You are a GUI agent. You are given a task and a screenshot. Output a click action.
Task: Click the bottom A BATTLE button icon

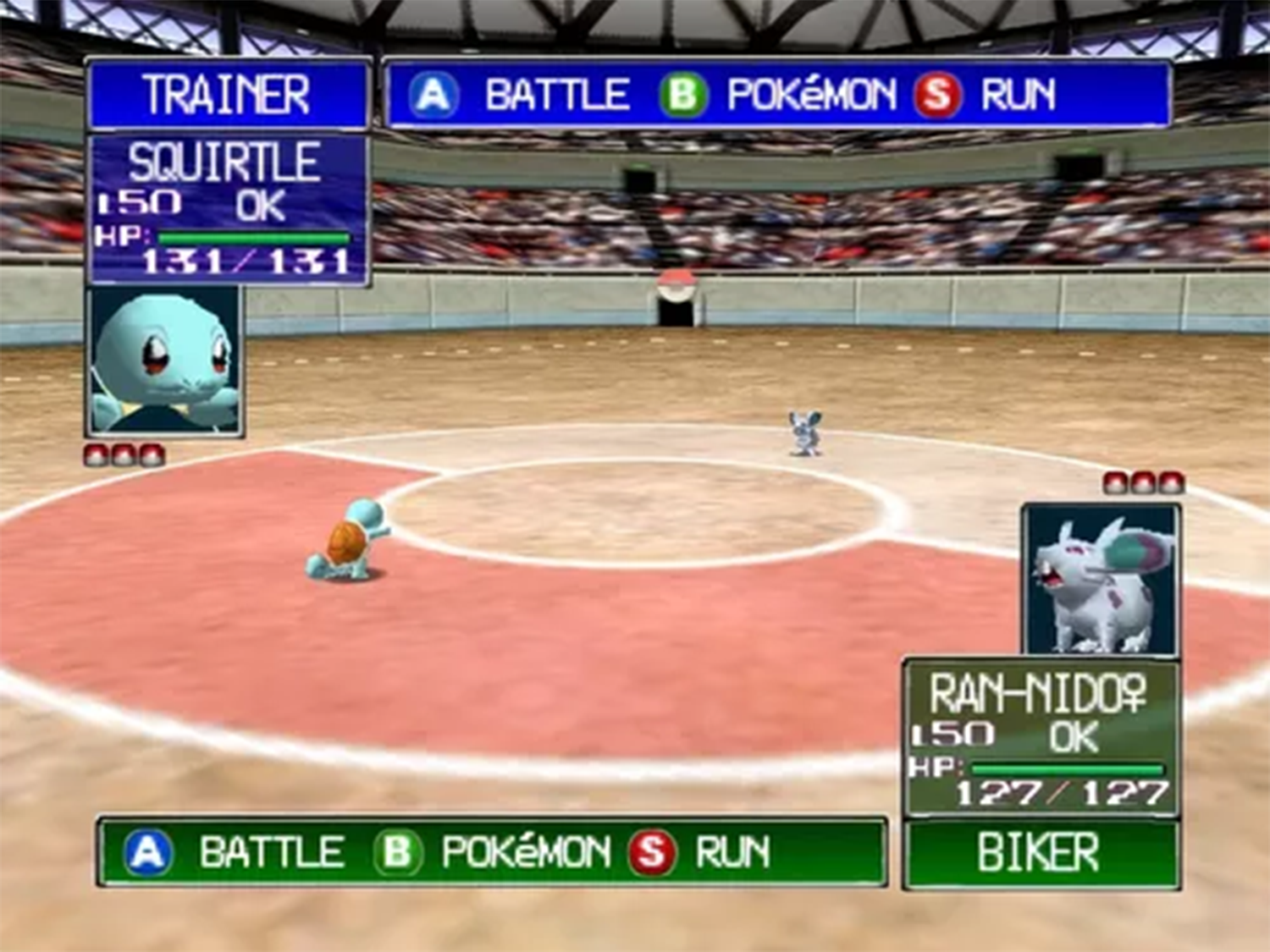pos(146,850)
